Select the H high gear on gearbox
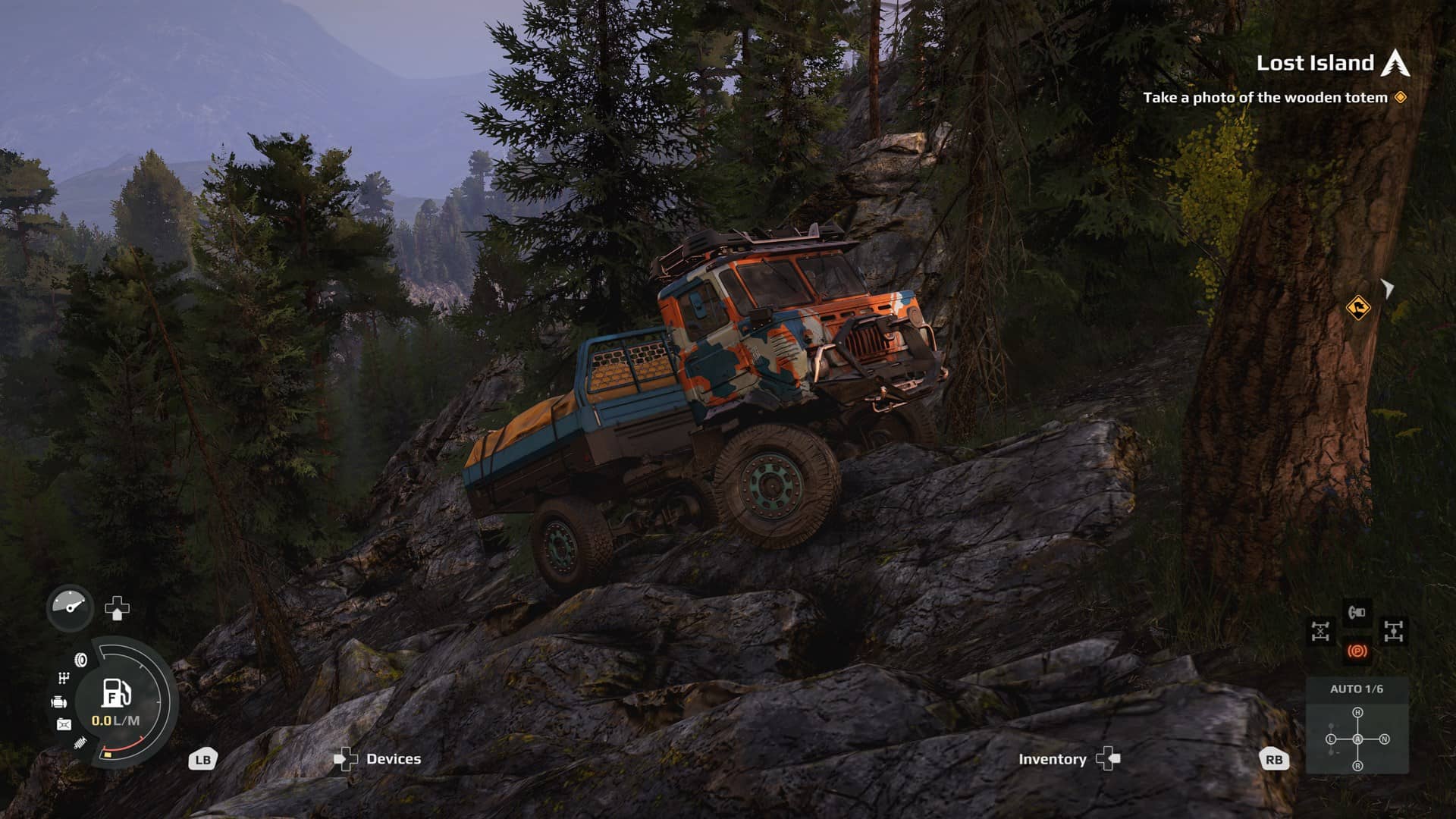The width and height of the screenshot is (1456, 819). click(1357, 713)
